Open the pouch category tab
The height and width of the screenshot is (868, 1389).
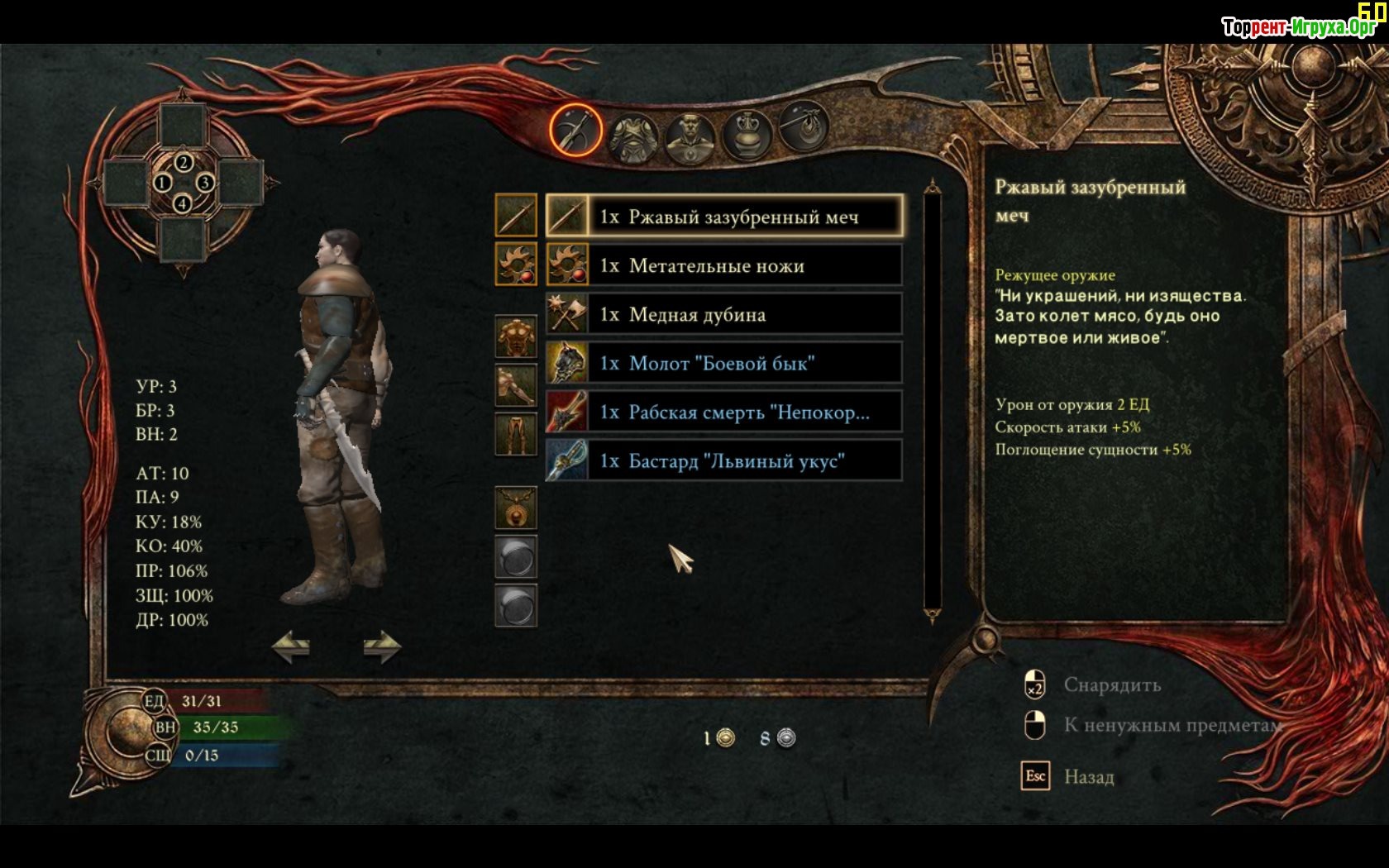tap(803, 126)
